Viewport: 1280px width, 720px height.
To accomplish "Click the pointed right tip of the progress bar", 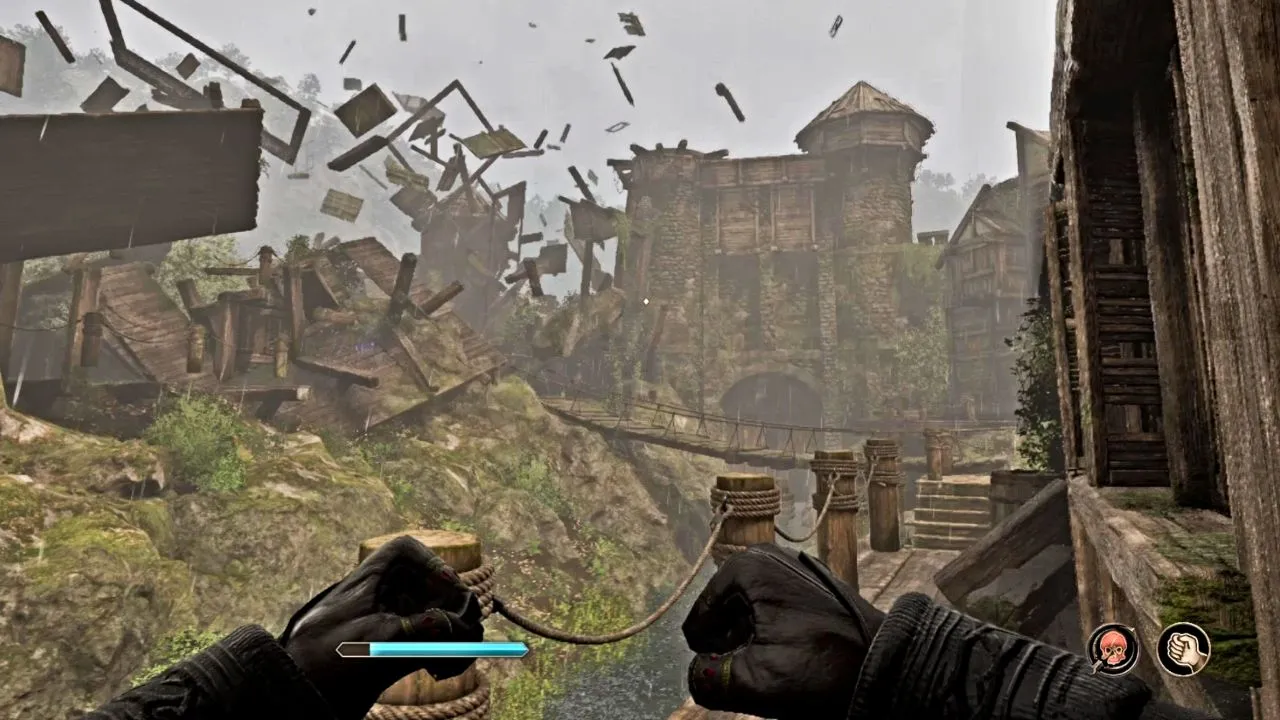I will click(524, 648).
